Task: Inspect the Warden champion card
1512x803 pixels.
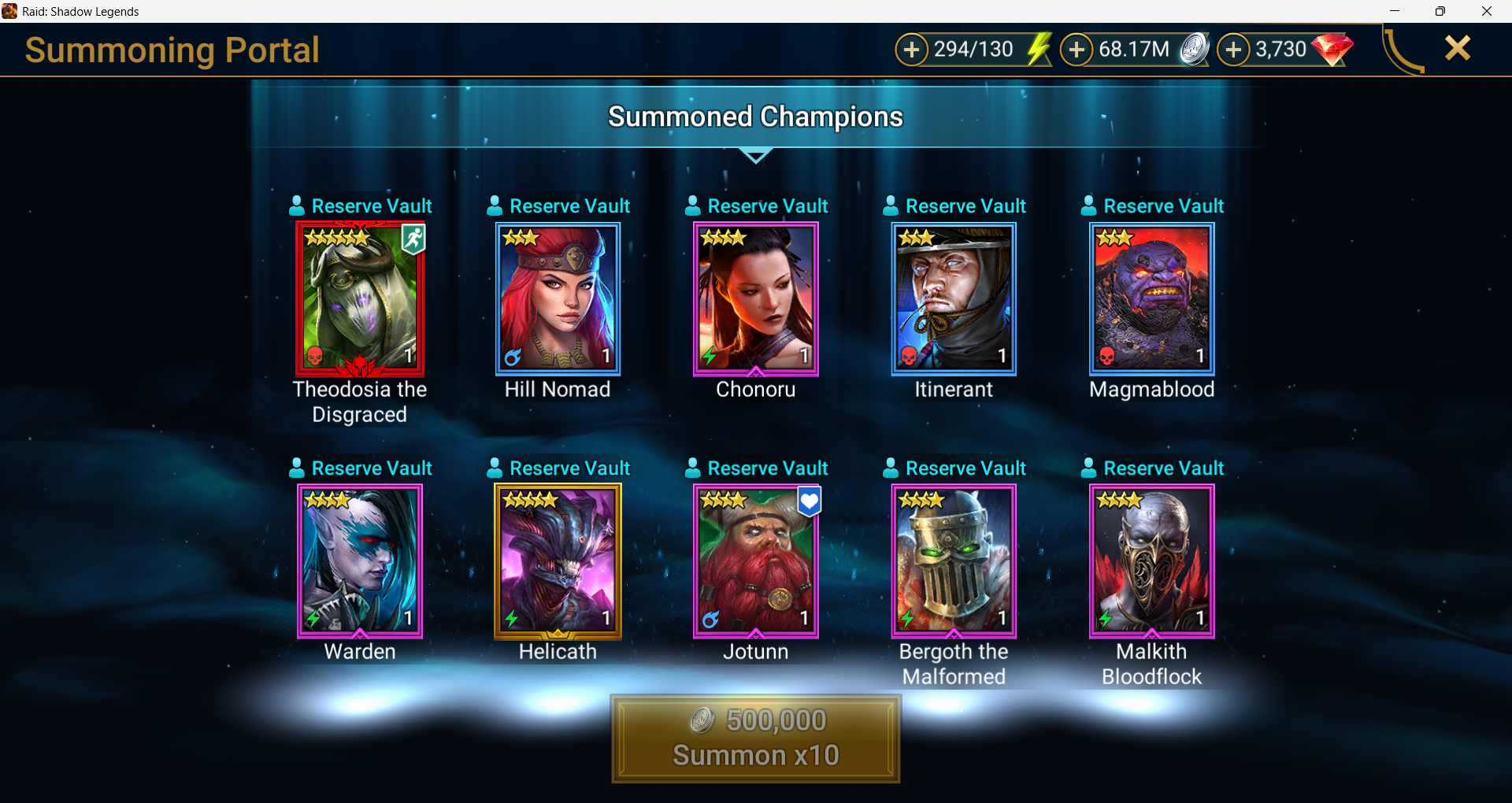Action: [360, 561]
